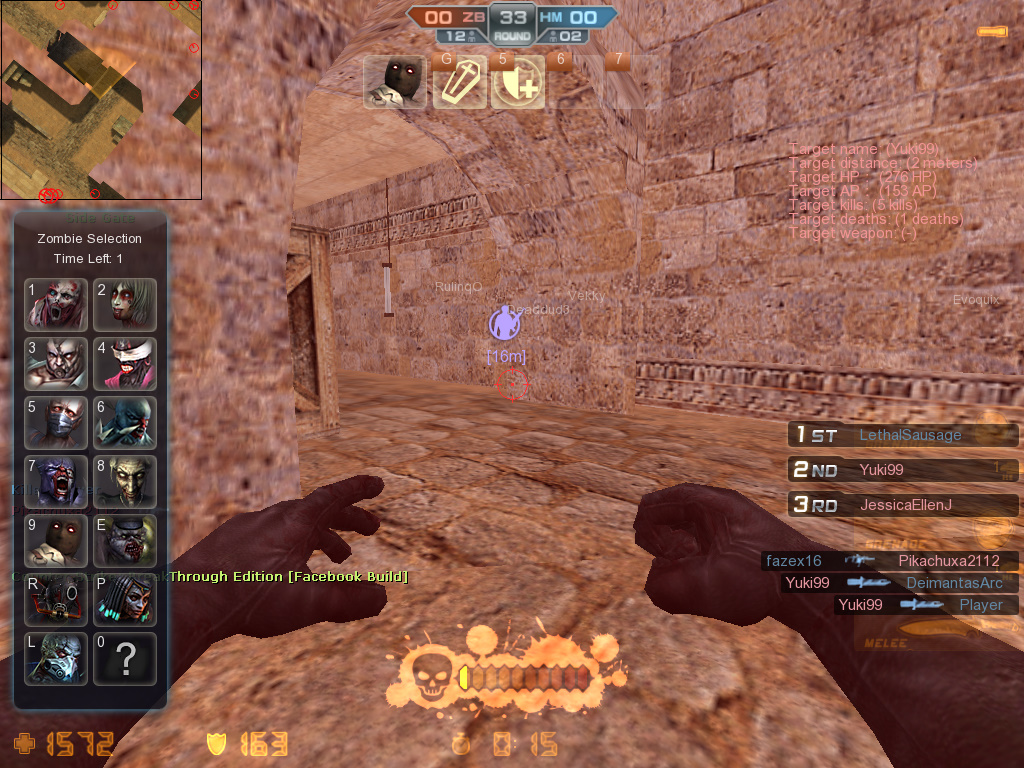
Task: Choose the masked zombie in slot 5
Action: [x=57, y=423]
